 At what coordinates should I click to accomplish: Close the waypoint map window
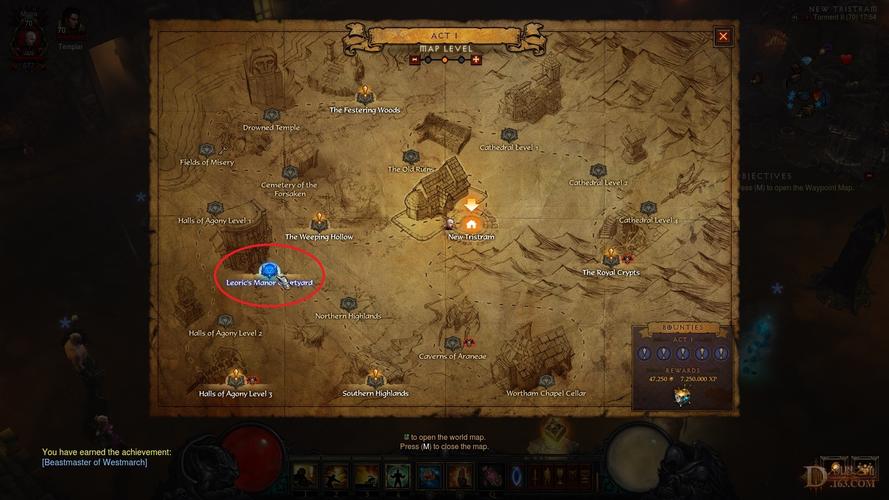tap(723, 36)
